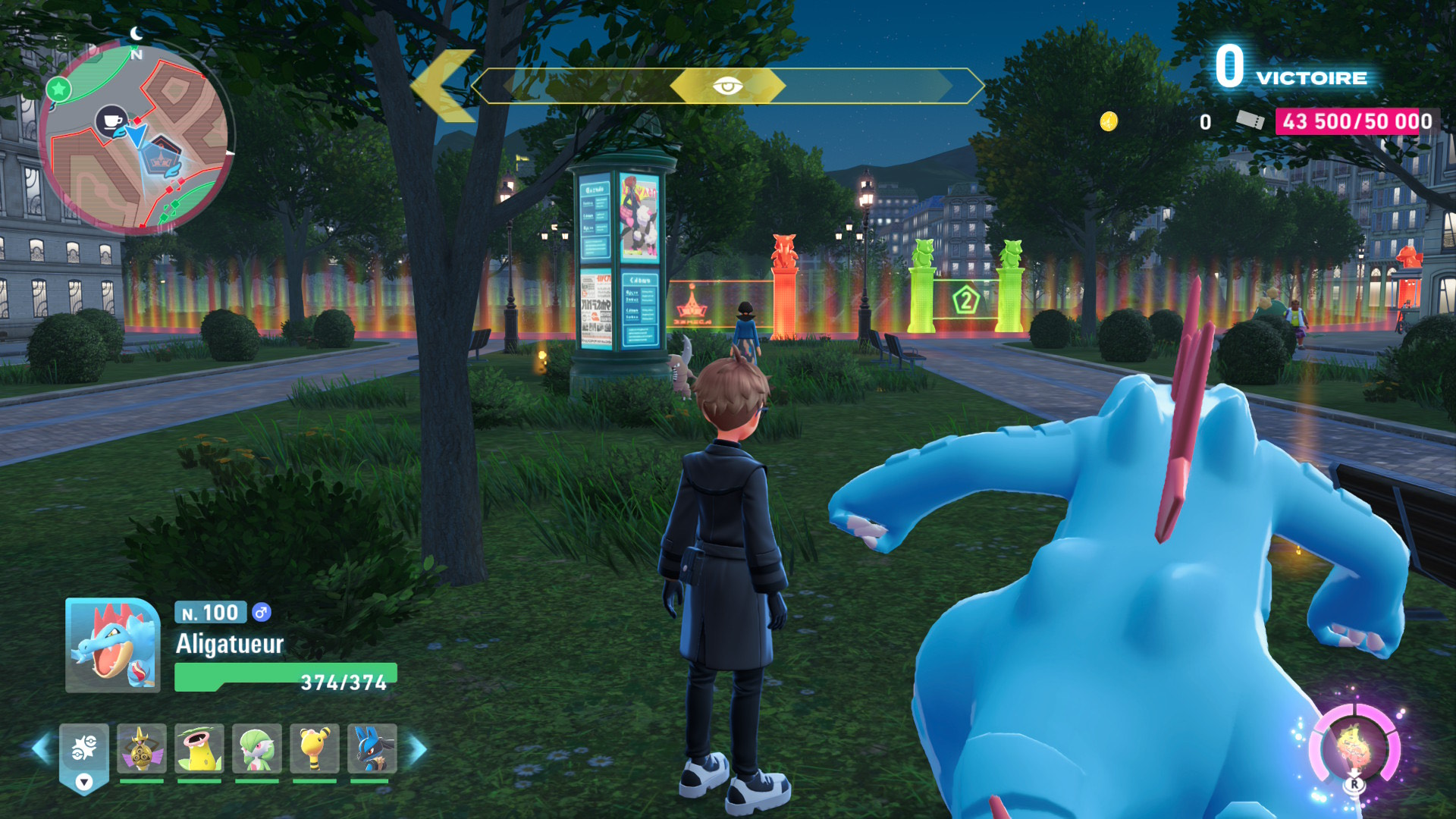The width and height of the screenshot is (1456, 819).
Task: Click the gold coin medal icon
Action: pyautogui.click(x=1109, y=121)
